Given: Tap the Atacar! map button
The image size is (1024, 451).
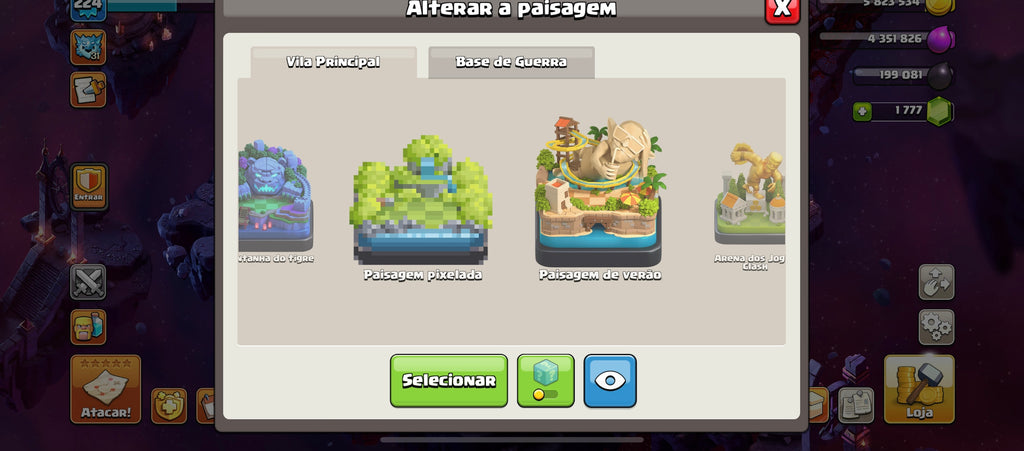Looking at the screenshot, I should (x=105, y=388).
